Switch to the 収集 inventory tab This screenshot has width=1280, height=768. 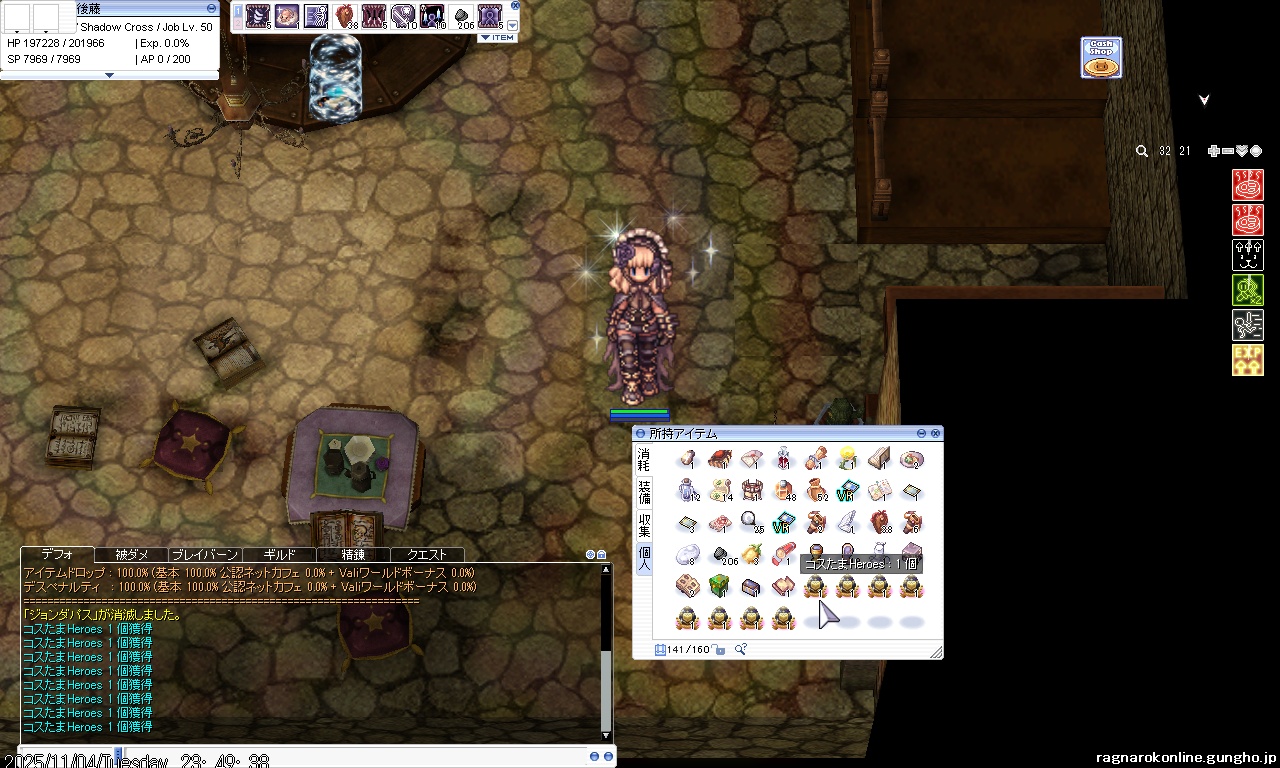tap(644, 524)
